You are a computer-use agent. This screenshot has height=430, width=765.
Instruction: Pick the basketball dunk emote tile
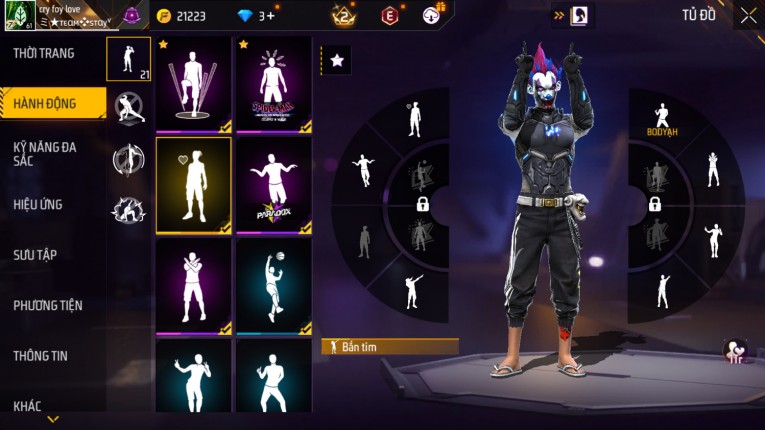(x=273, y=285)
